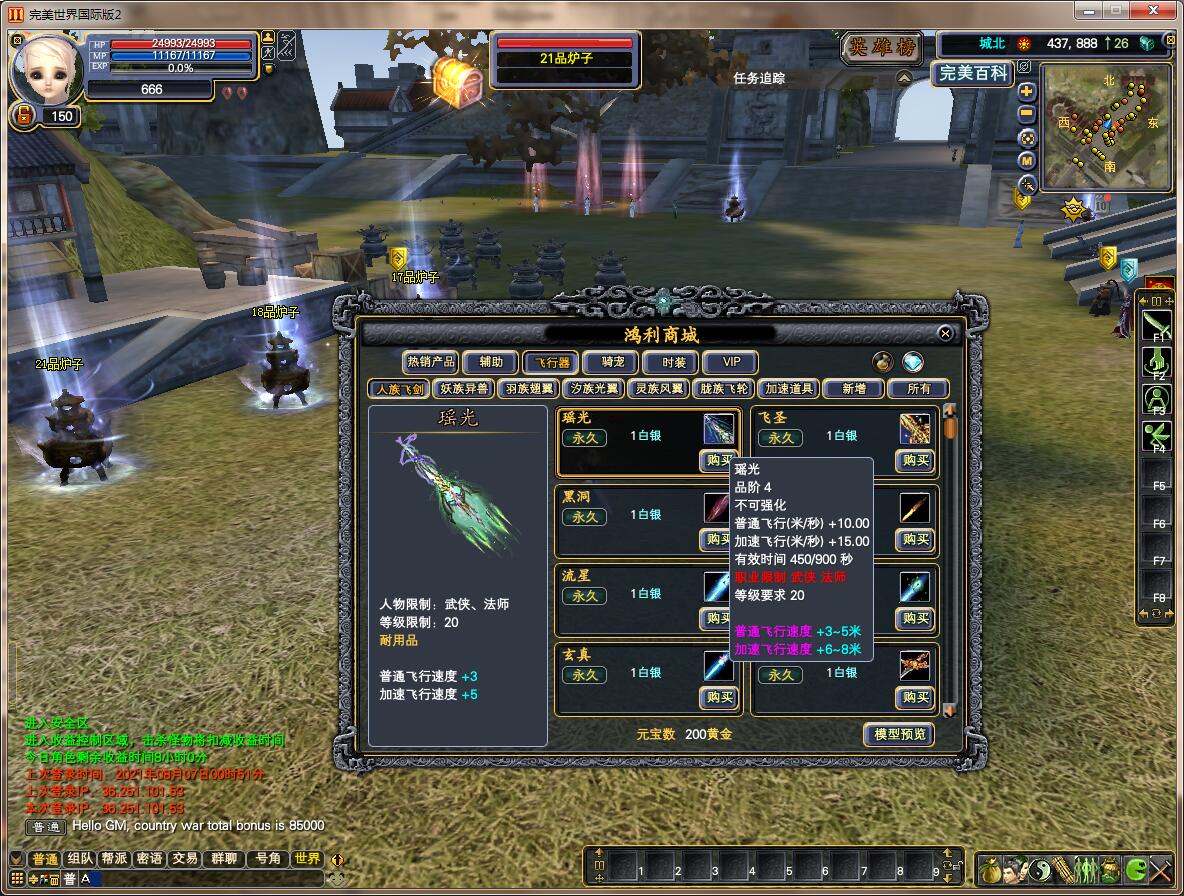
Task: Show 所有 items in the shop
Action: [x=918, y=388]
